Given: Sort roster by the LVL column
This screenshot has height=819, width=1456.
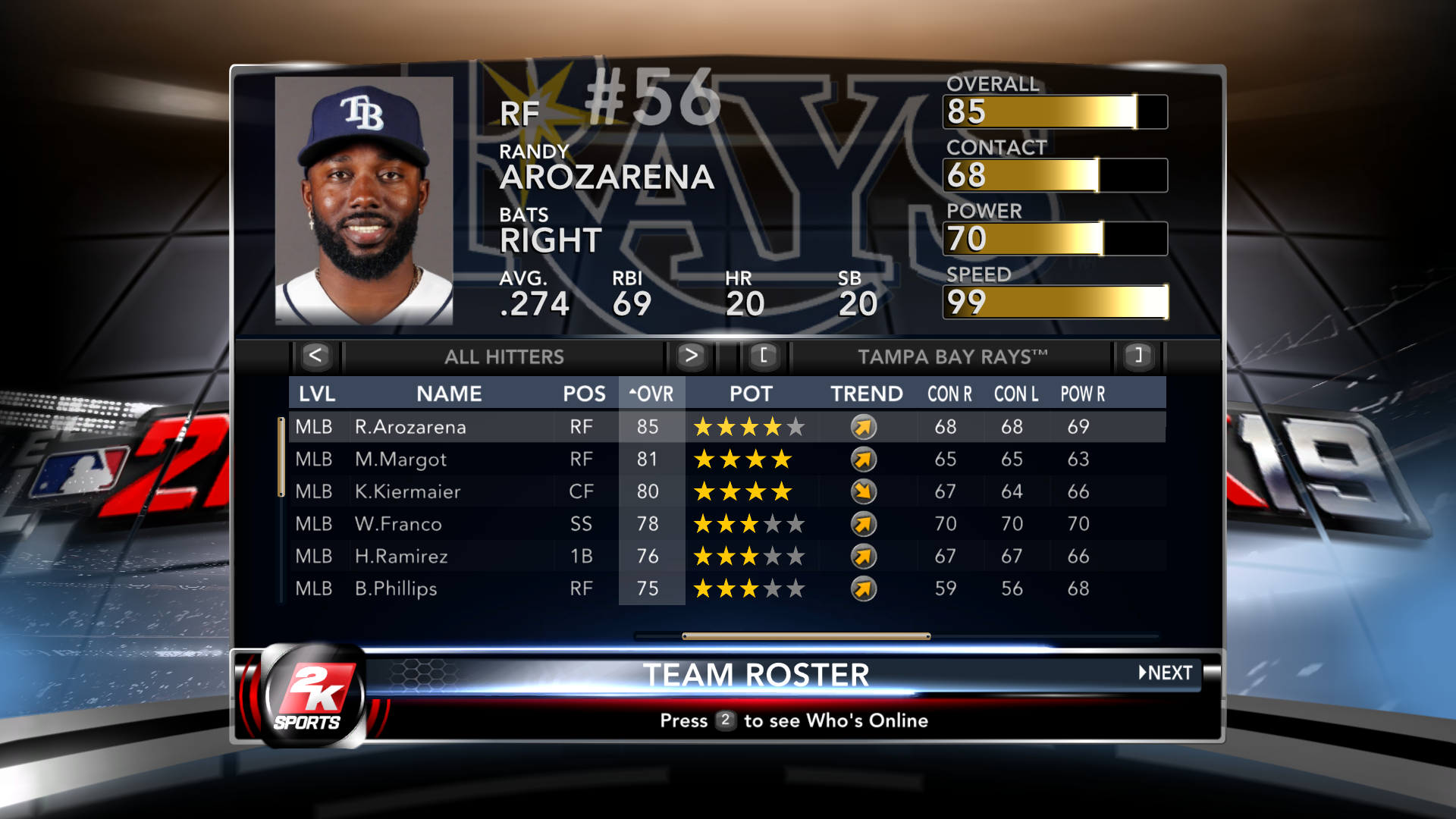Looking at the screenshot, I should 317,394.
